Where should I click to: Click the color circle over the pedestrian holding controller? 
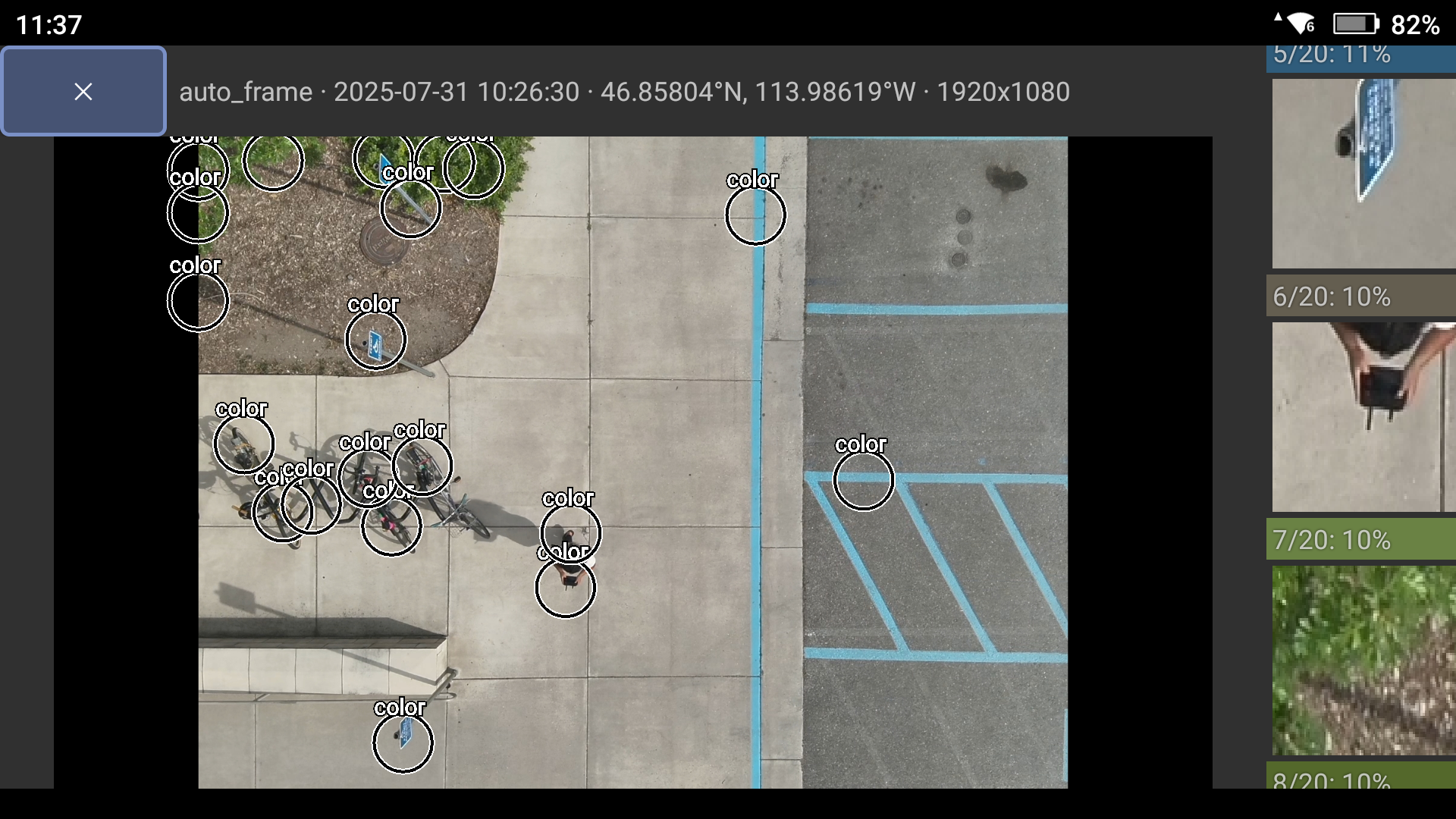(567, 588)
